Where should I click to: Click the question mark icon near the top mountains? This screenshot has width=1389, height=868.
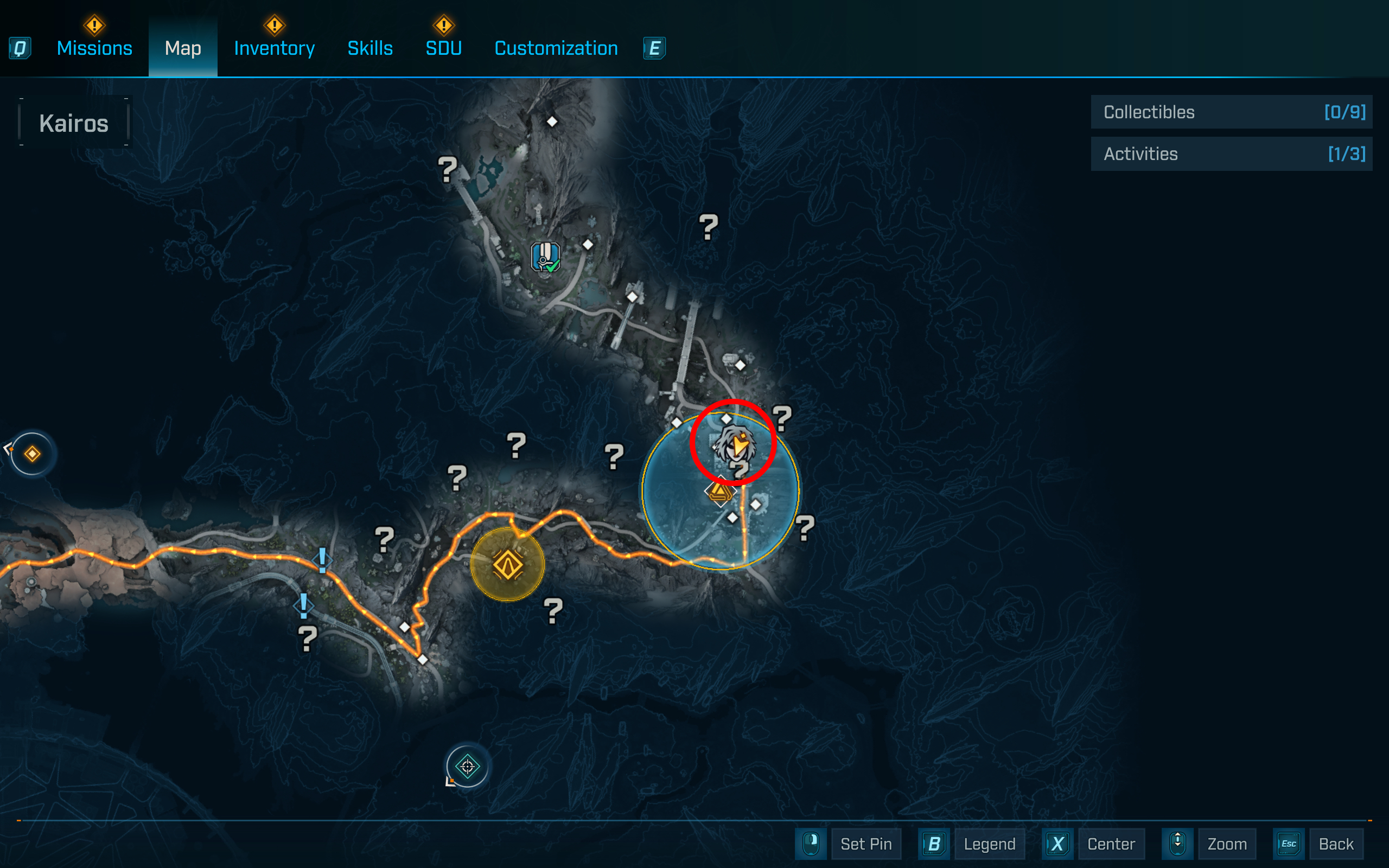(x=448, y=171)
